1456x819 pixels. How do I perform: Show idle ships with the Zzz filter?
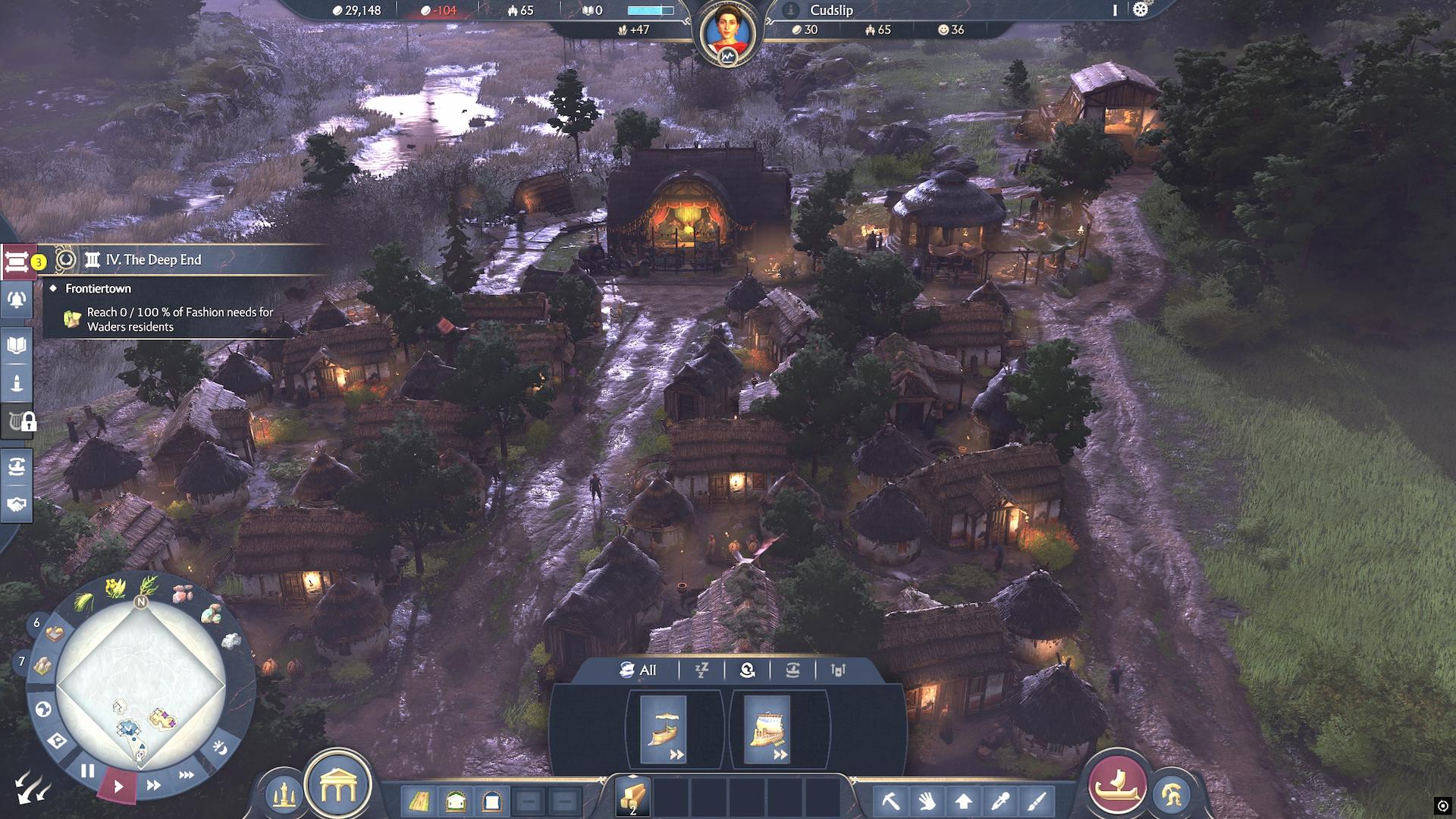click(701, 670)
